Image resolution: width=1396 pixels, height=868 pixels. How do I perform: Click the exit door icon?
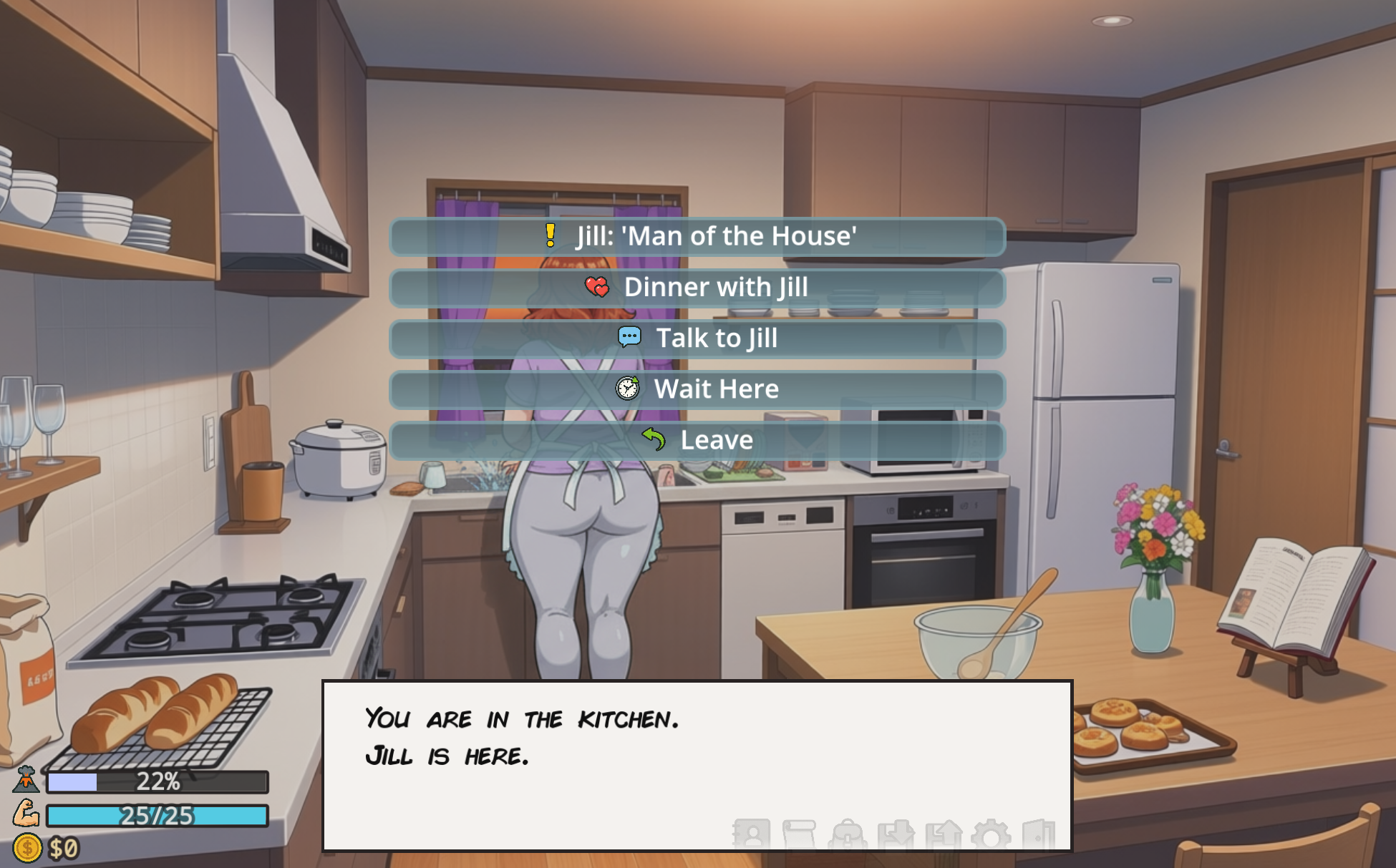point(1039,834)
